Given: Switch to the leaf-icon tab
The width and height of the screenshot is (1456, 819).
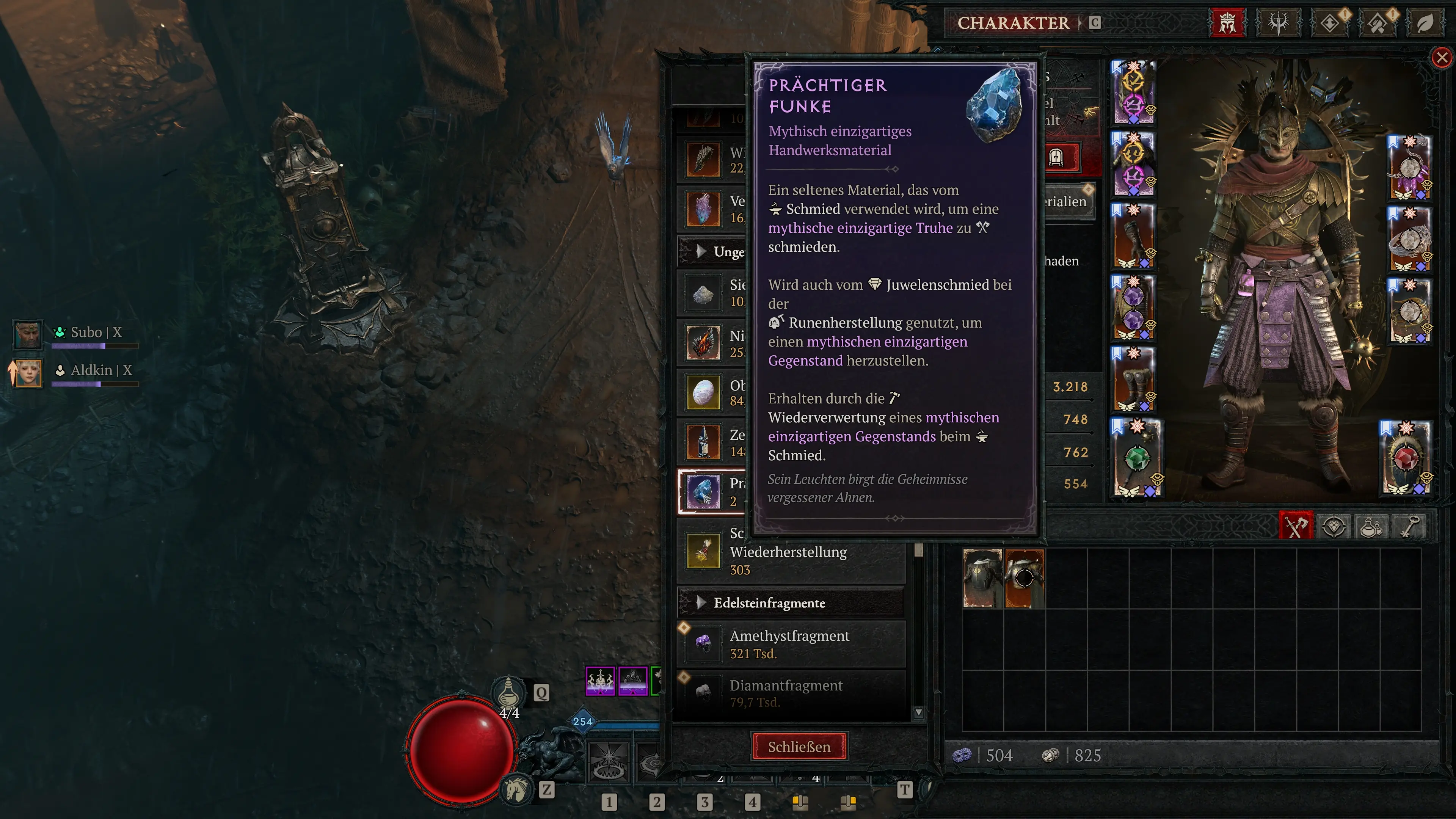Looking at the screenshot, I should [1425, 23].
